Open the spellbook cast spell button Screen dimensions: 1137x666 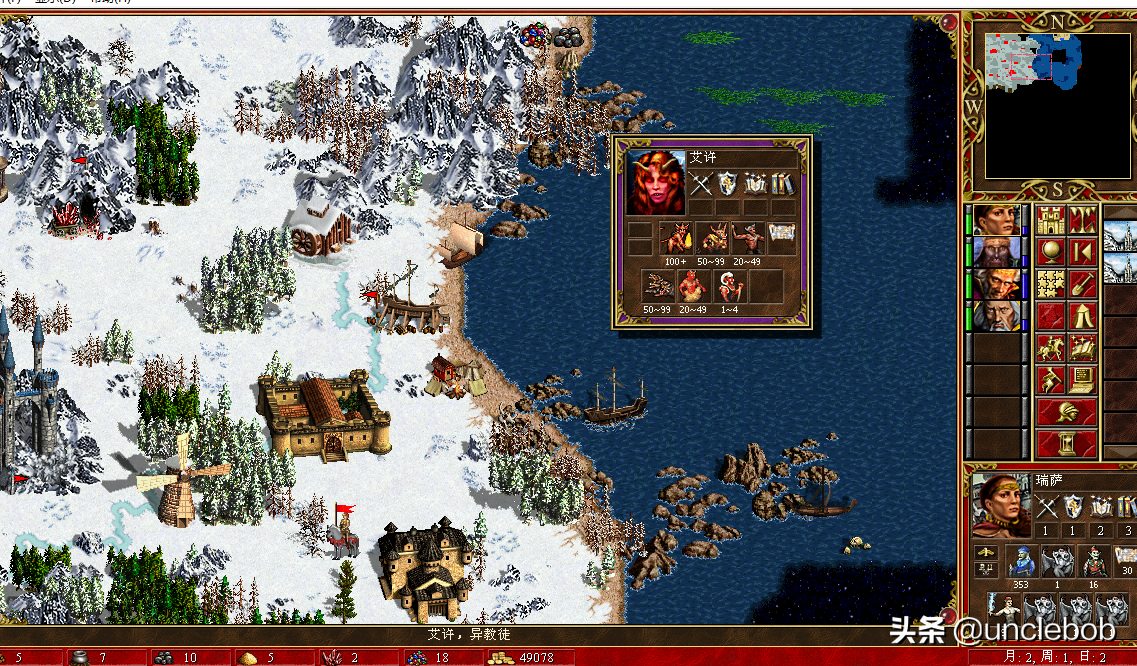(1083, 348)
